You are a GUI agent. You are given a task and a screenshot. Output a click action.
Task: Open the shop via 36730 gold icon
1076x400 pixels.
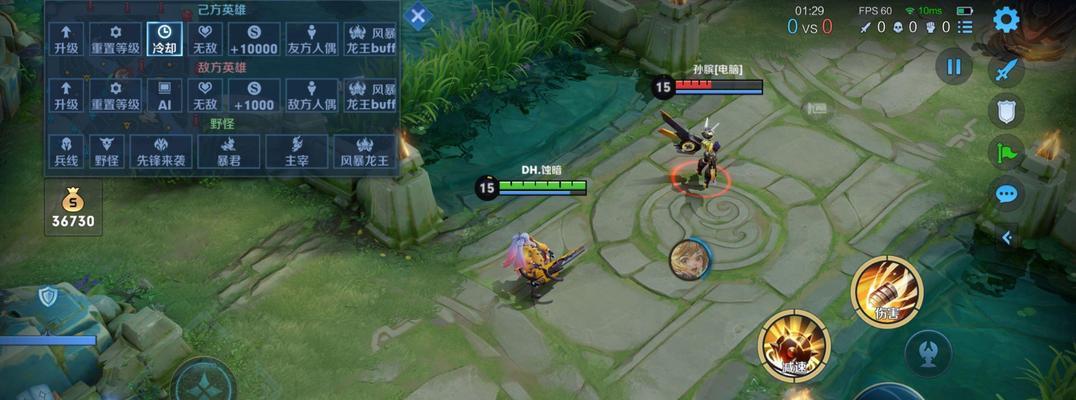73,209
